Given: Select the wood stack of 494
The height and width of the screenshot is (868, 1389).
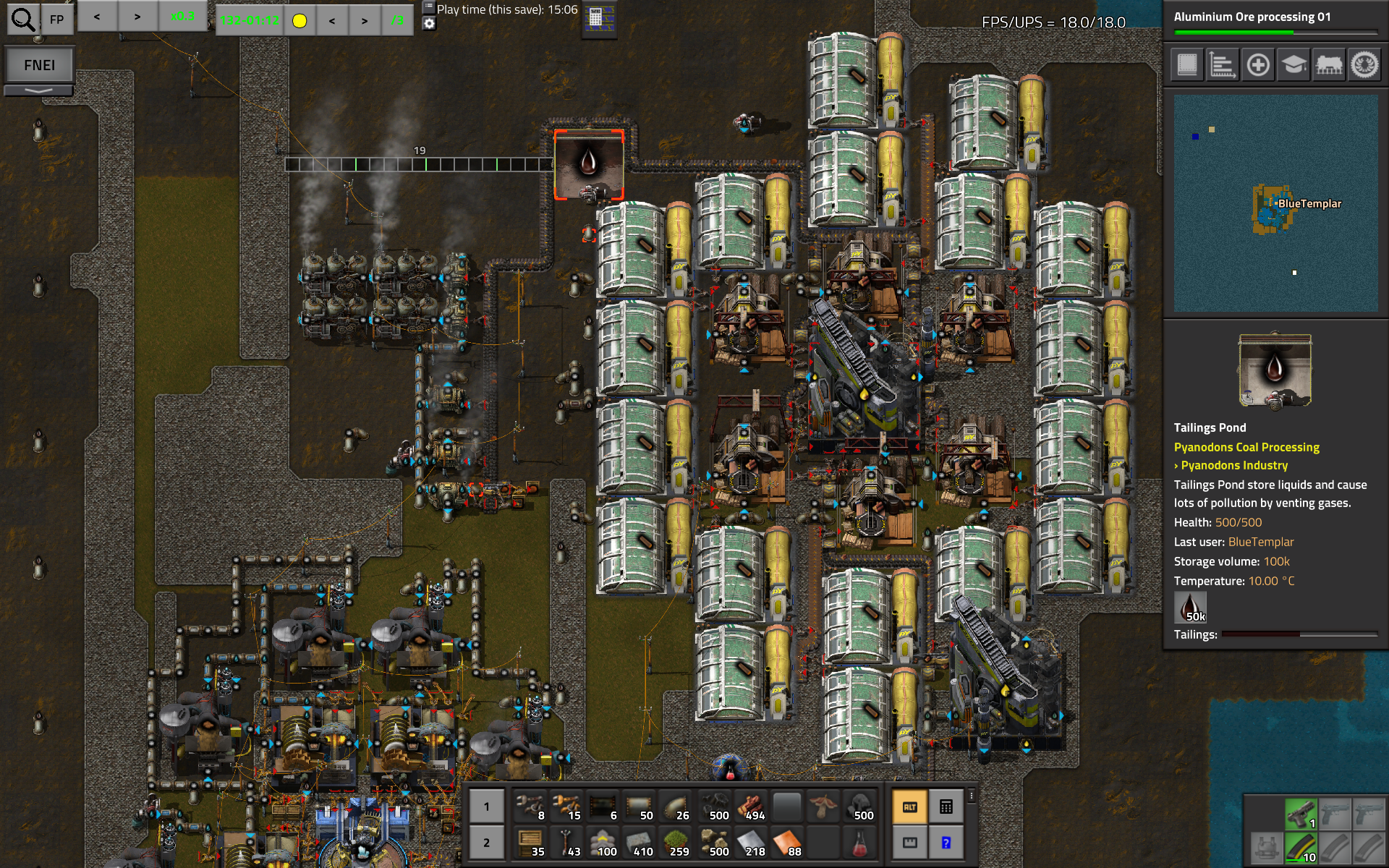Looking at the screenshot, I should pos(751,807).
